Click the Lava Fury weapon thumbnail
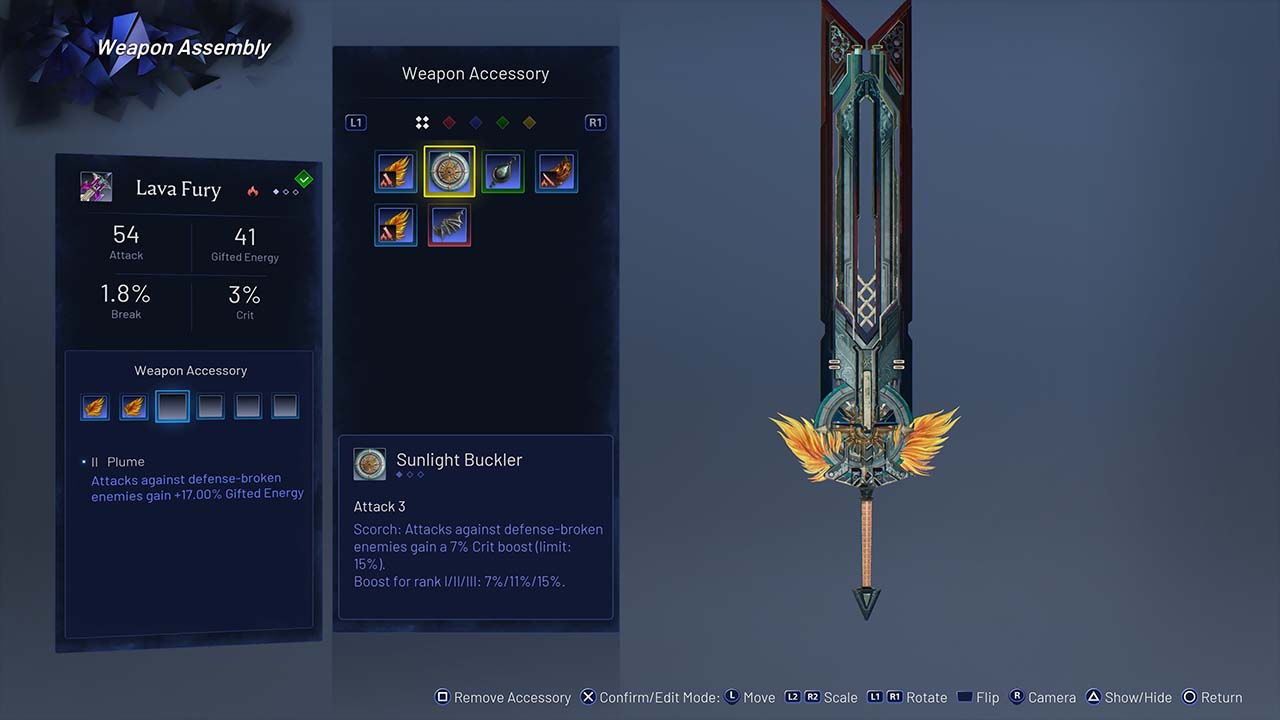 [x=96, y=187]
